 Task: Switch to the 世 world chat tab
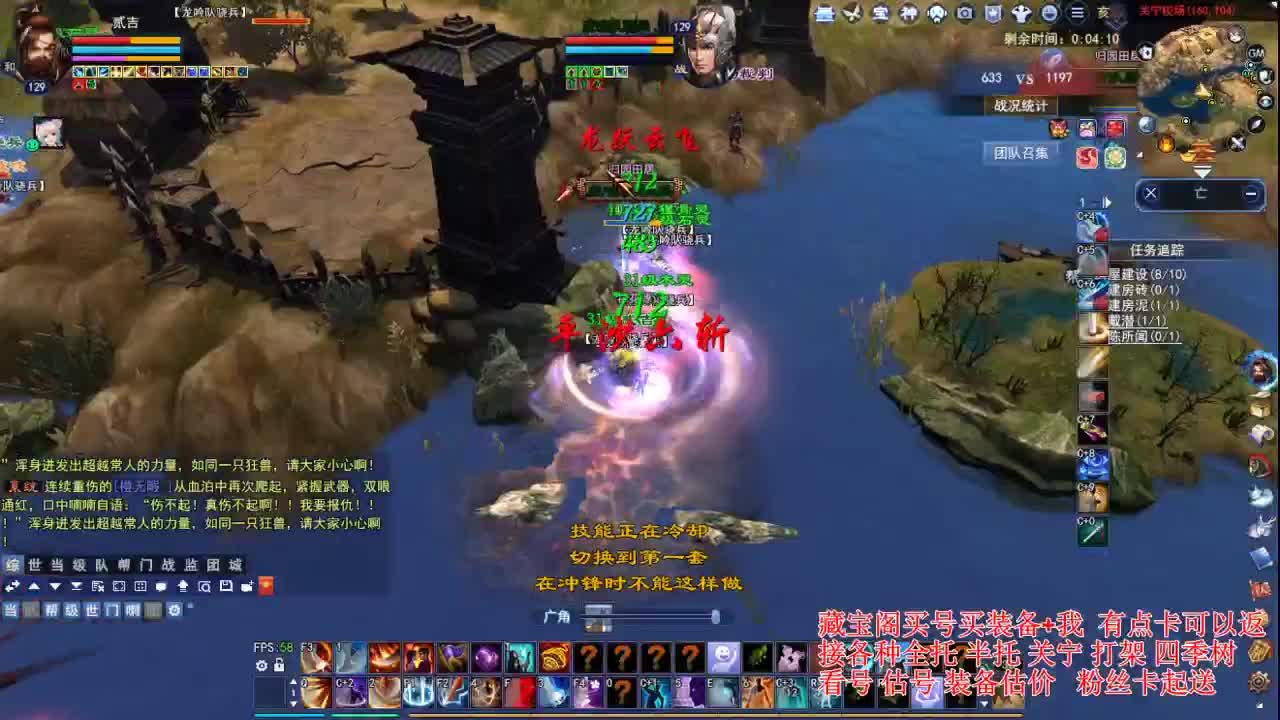[x=32, y=564]
